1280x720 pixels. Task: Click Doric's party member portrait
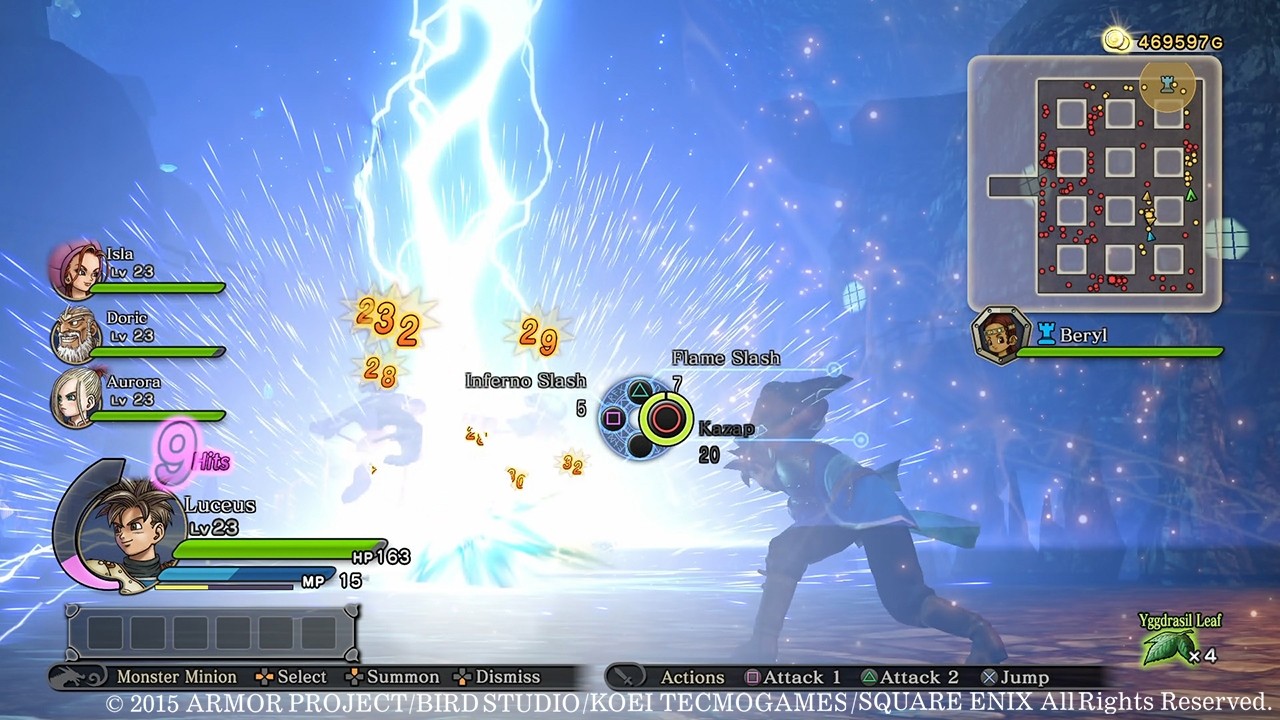click(75, 335)
